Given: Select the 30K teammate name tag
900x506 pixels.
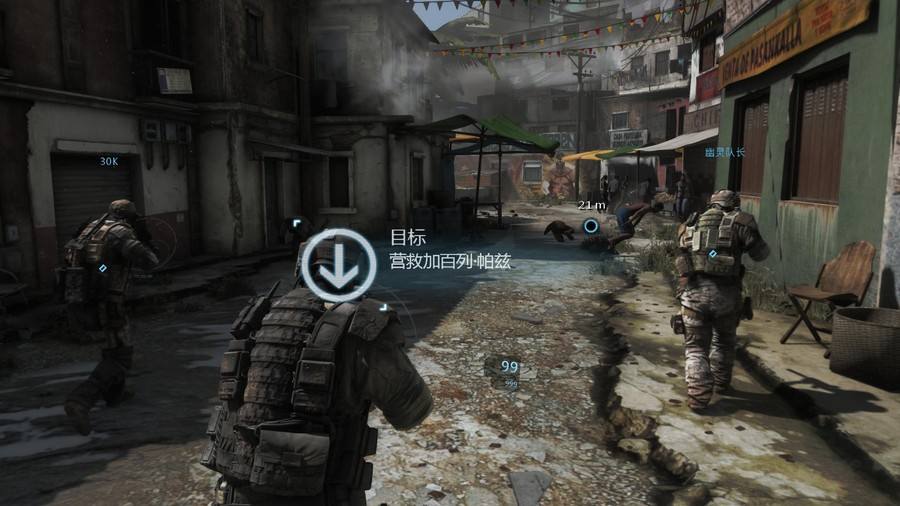Looking at the screenshot, I should [x=109, y=160].
